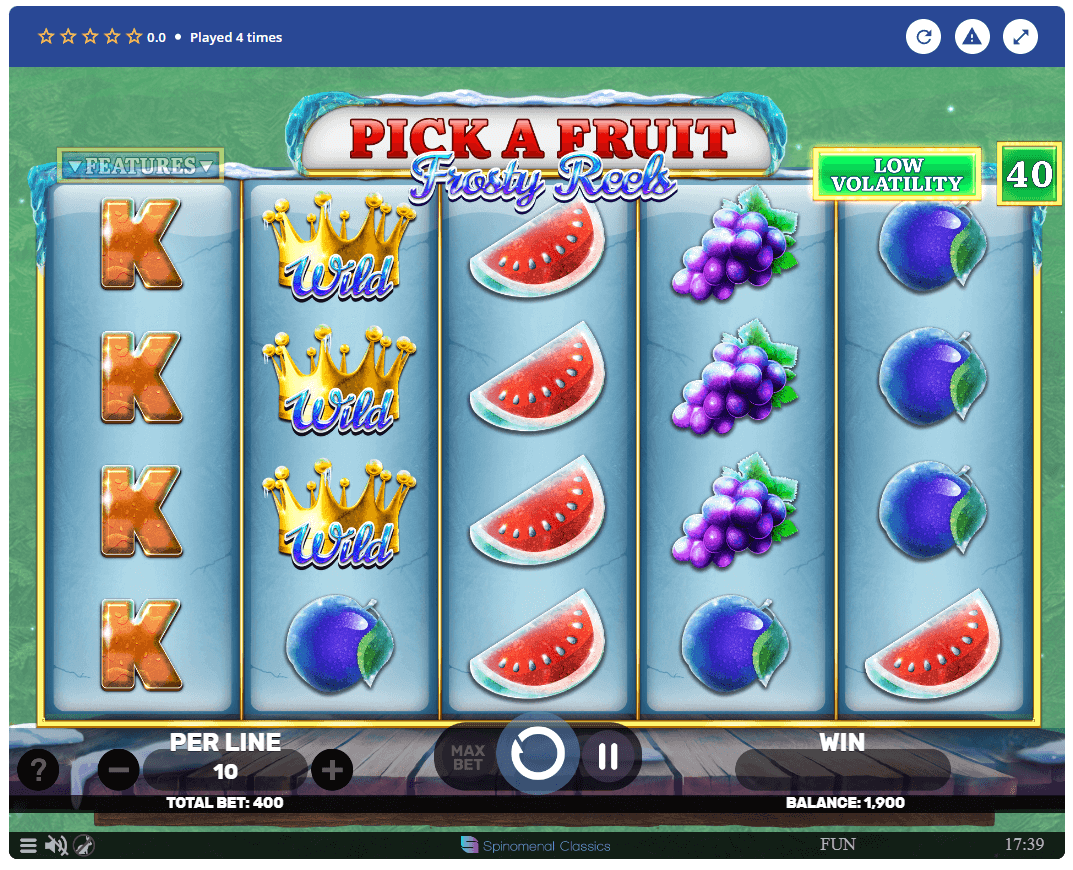Click the Low Volatility badge
This screenshot has height=870, width=1073.
(896, 175)
